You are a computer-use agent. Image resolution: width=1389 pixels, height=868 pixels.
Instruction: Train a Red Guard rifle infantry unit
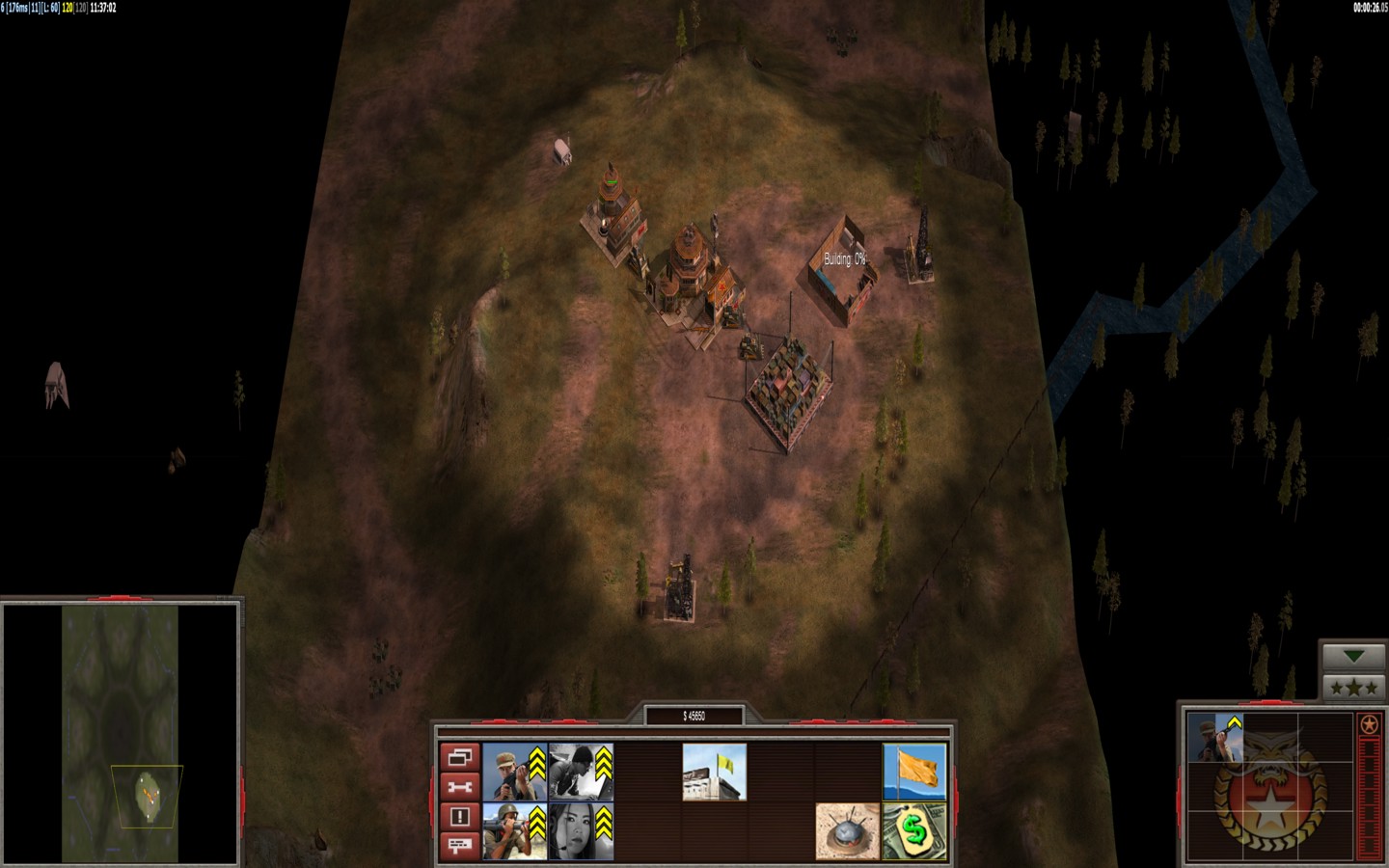(515, 772)
